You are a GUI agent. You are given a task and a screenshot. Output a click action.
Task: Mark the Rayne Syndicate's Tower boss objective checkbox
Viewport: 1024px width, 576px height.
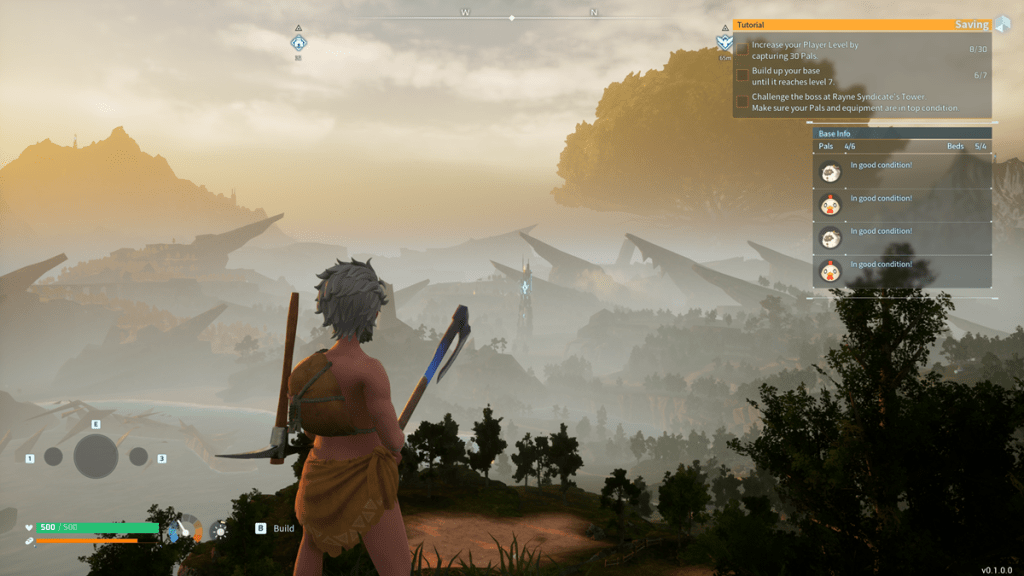742,101
